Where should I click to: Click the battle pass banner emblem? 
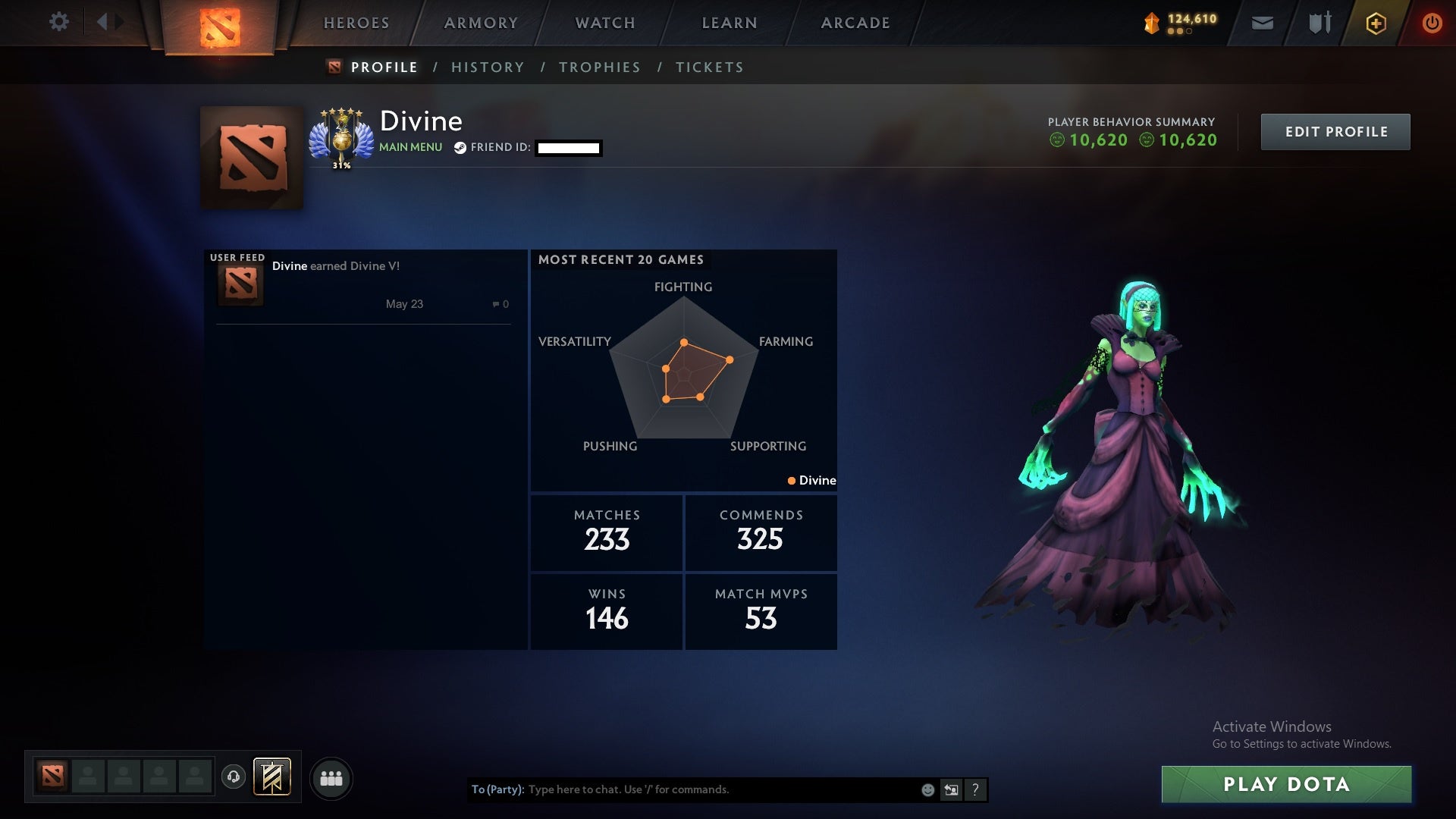click(271, 778)
